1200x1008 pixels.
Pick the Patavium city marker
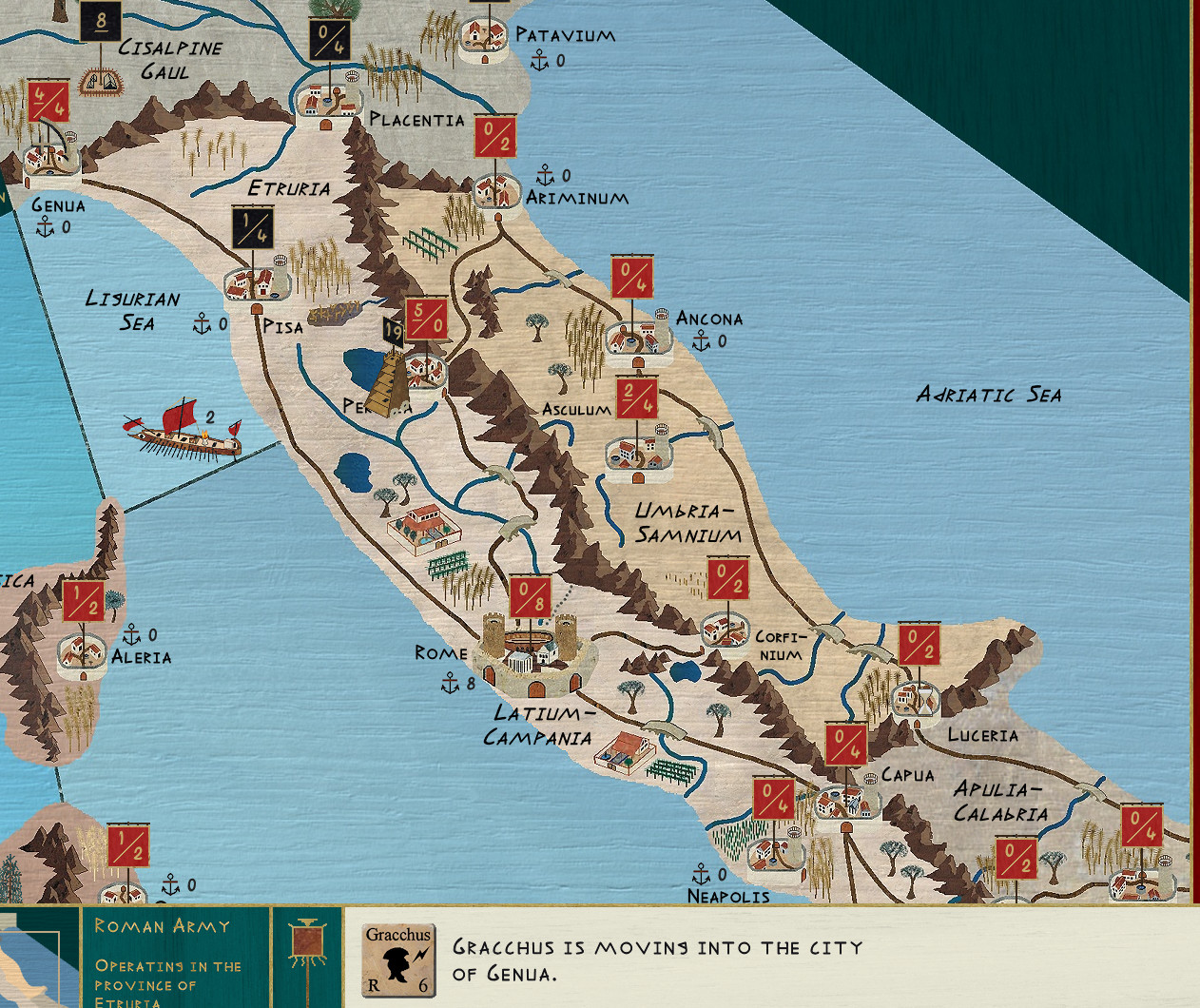tap(484, 38)
